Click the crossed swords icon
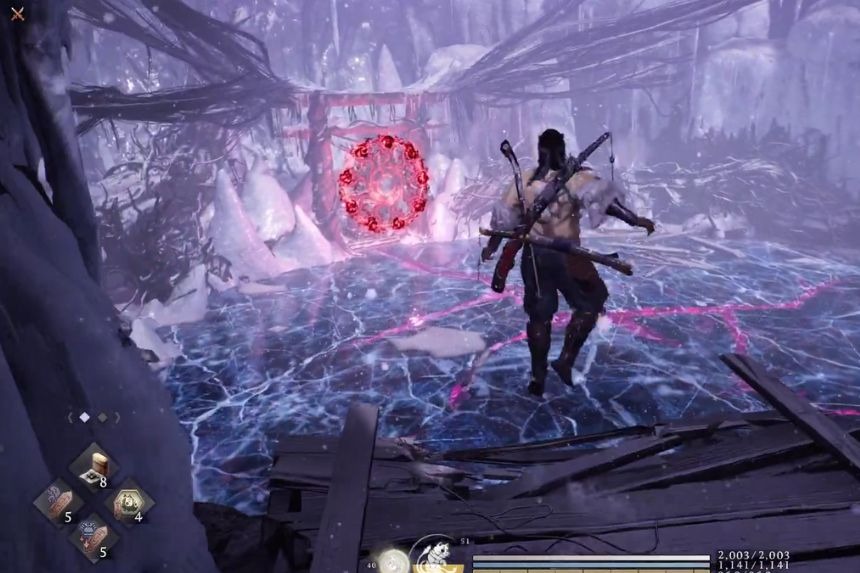 (16, 14)
